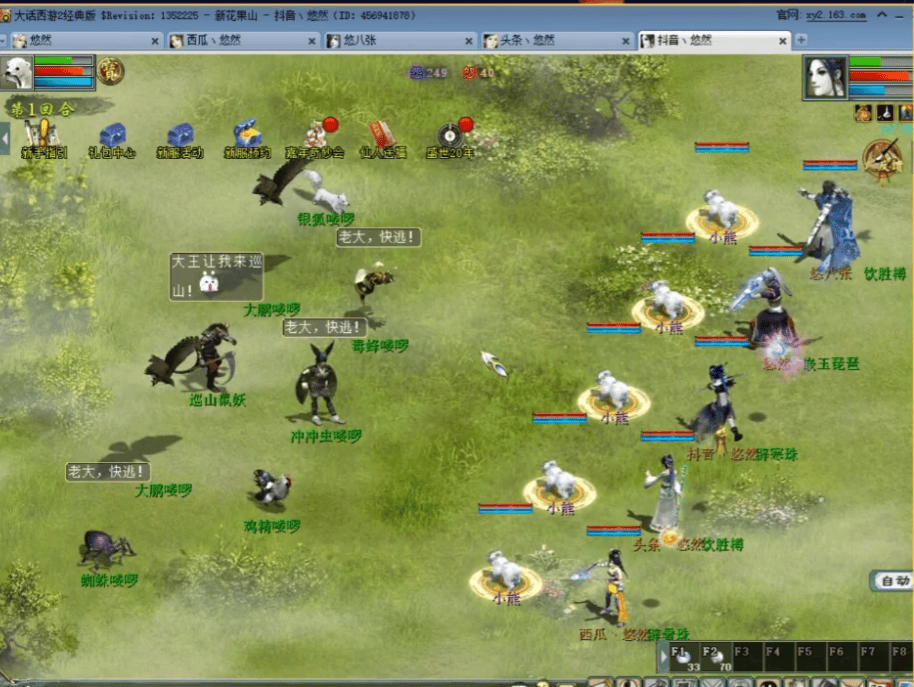Viewport: 914px width, 687px height.
Task: Click the female character portrait
Action: tap(826, 77)
